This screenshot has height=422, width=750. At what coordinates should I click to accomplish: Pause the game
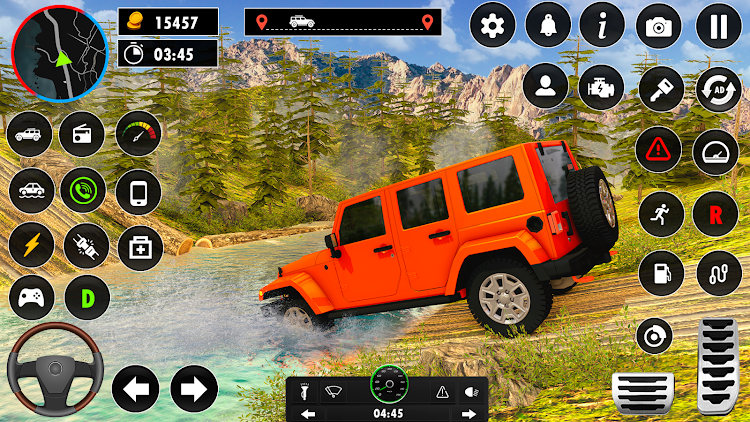718,26
